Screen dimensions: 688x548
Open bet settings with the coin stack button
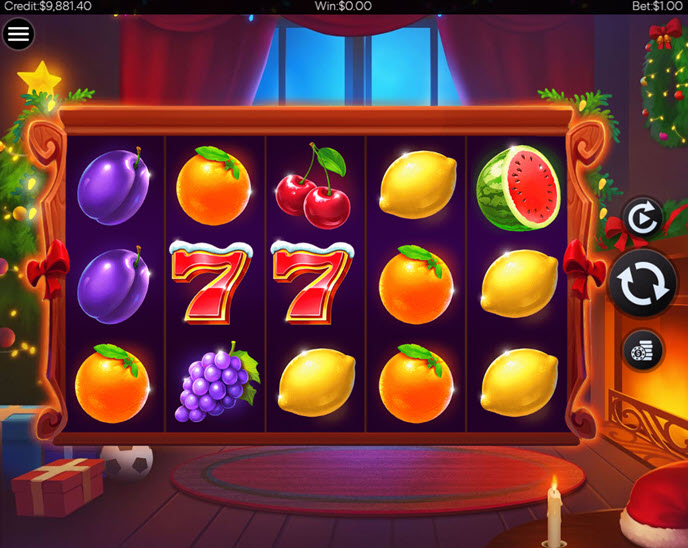pyautogui.click(x=641, y=349)
